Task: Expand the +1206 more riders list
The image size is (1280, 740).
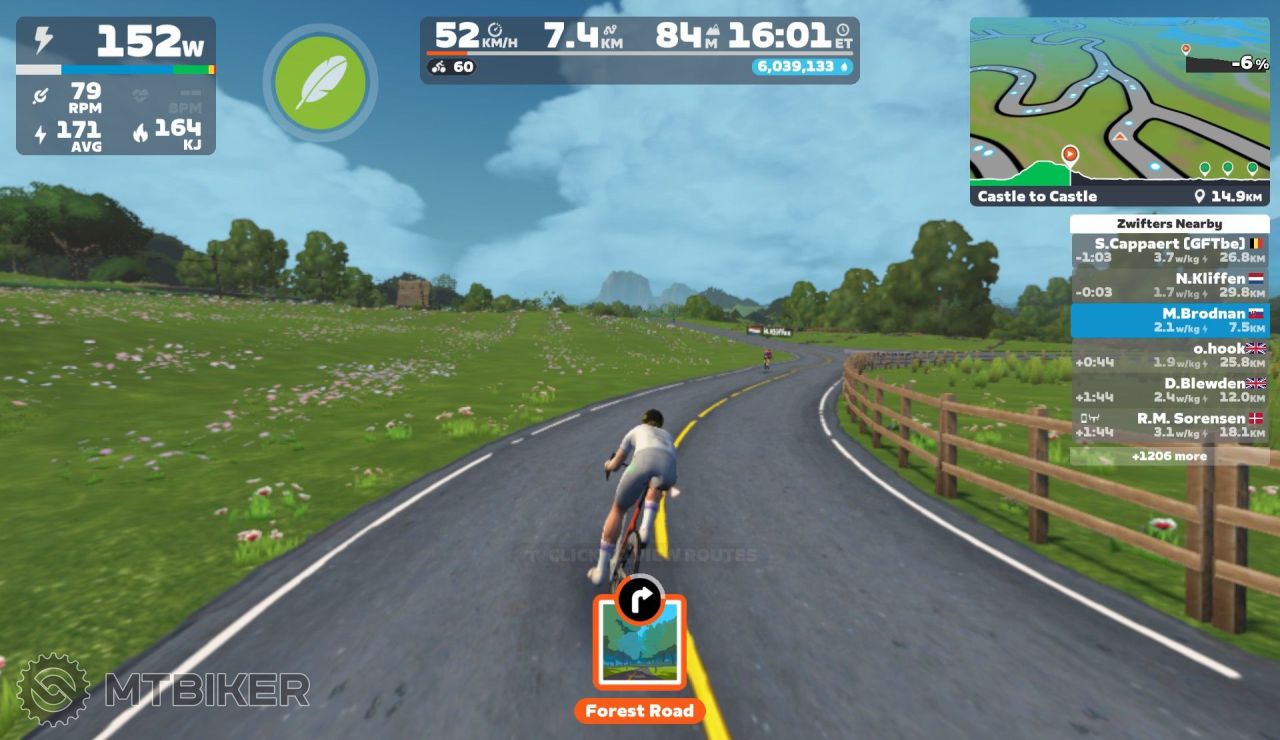Action: point(1169,456)
